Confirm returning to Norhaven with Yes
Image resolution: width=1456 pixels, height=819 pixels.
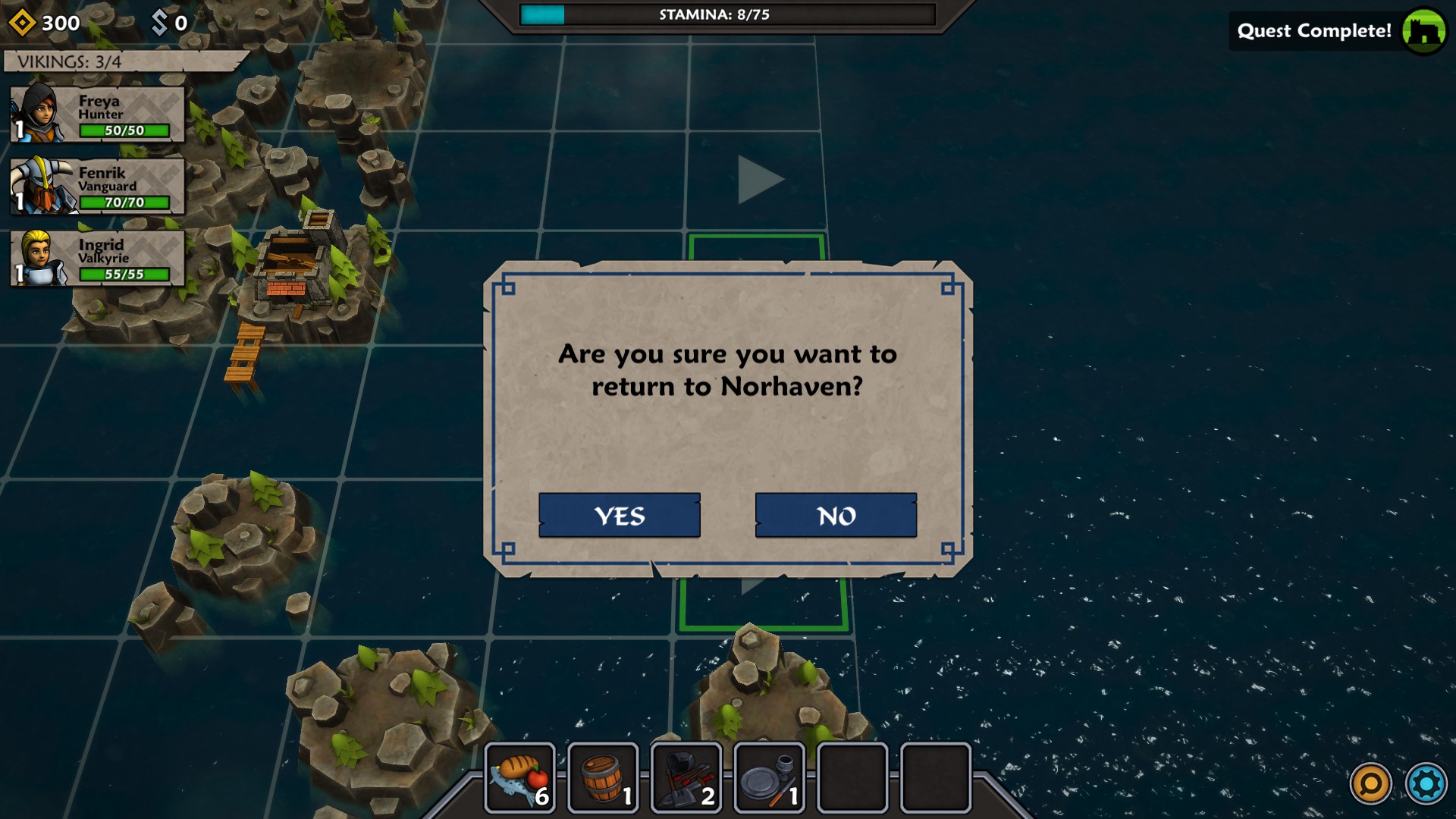619,516
